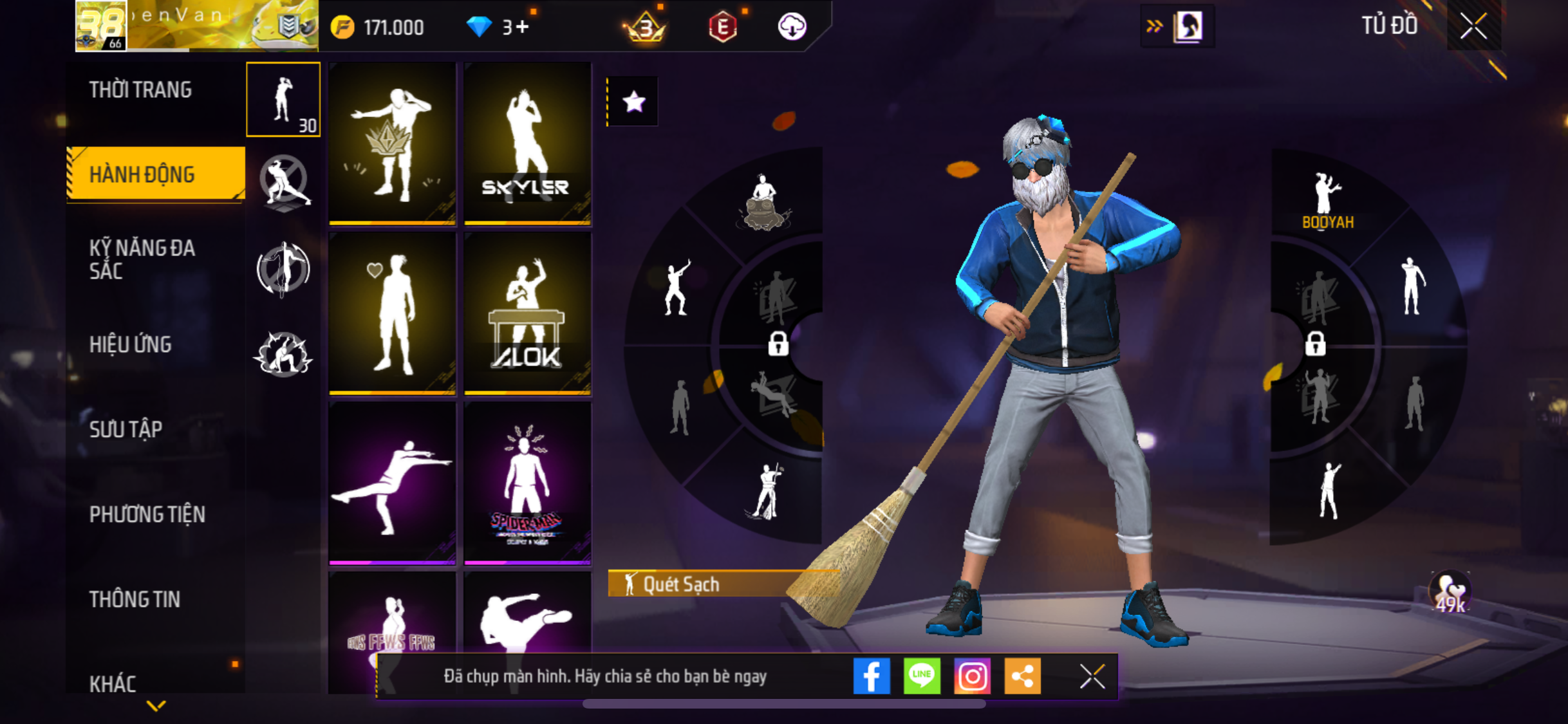Share screenshot to Instagram
Screen dimensions: 1568x724
coord(972,676)
